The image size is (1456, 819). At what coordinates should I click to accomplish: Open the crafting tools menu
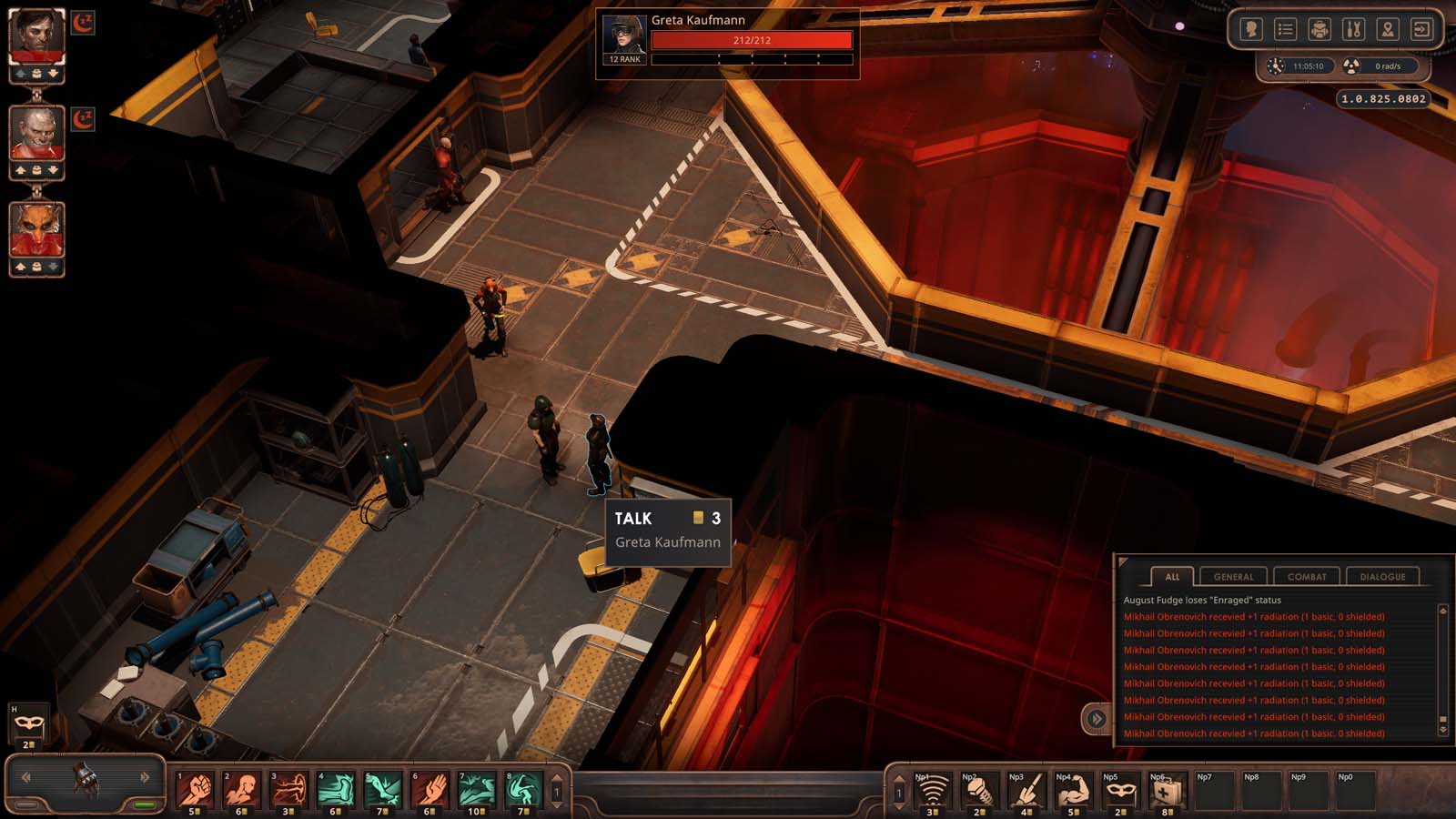click(x=1353, y=30)
